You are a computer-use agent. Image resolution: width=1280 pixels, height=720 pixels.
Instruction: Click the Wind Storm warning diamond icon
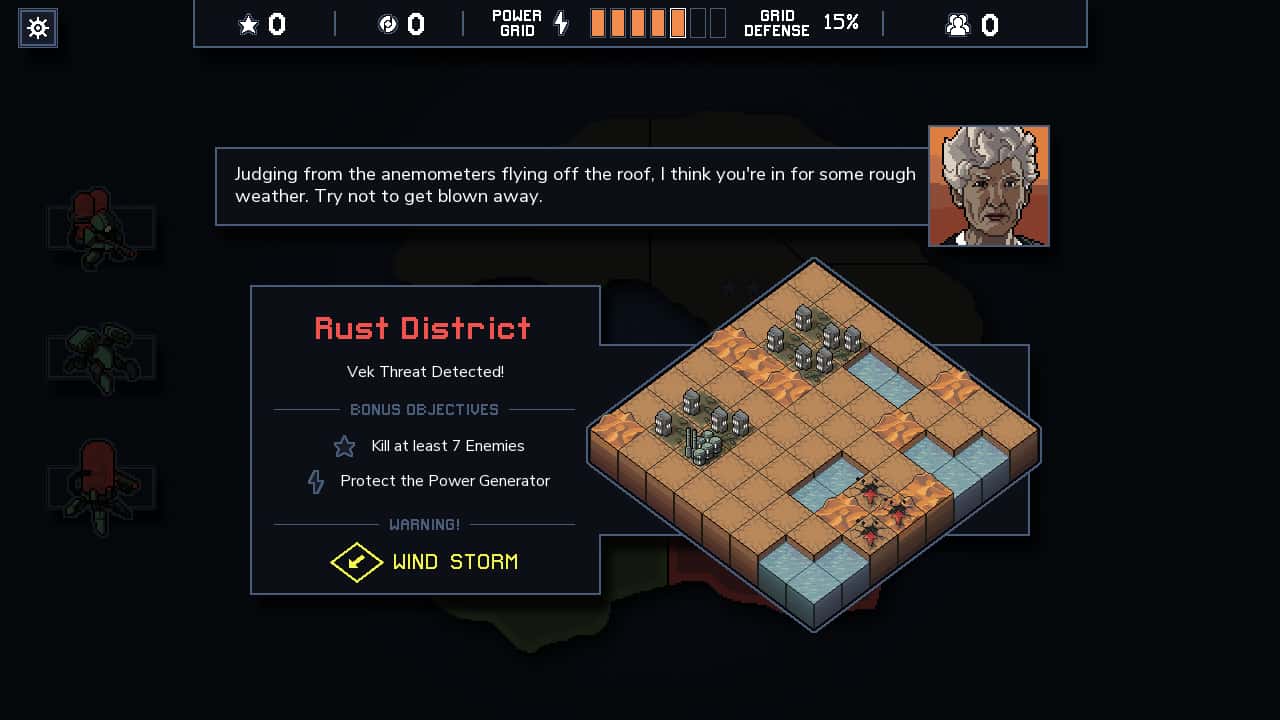pyautogui.click(x=357, y=562)
